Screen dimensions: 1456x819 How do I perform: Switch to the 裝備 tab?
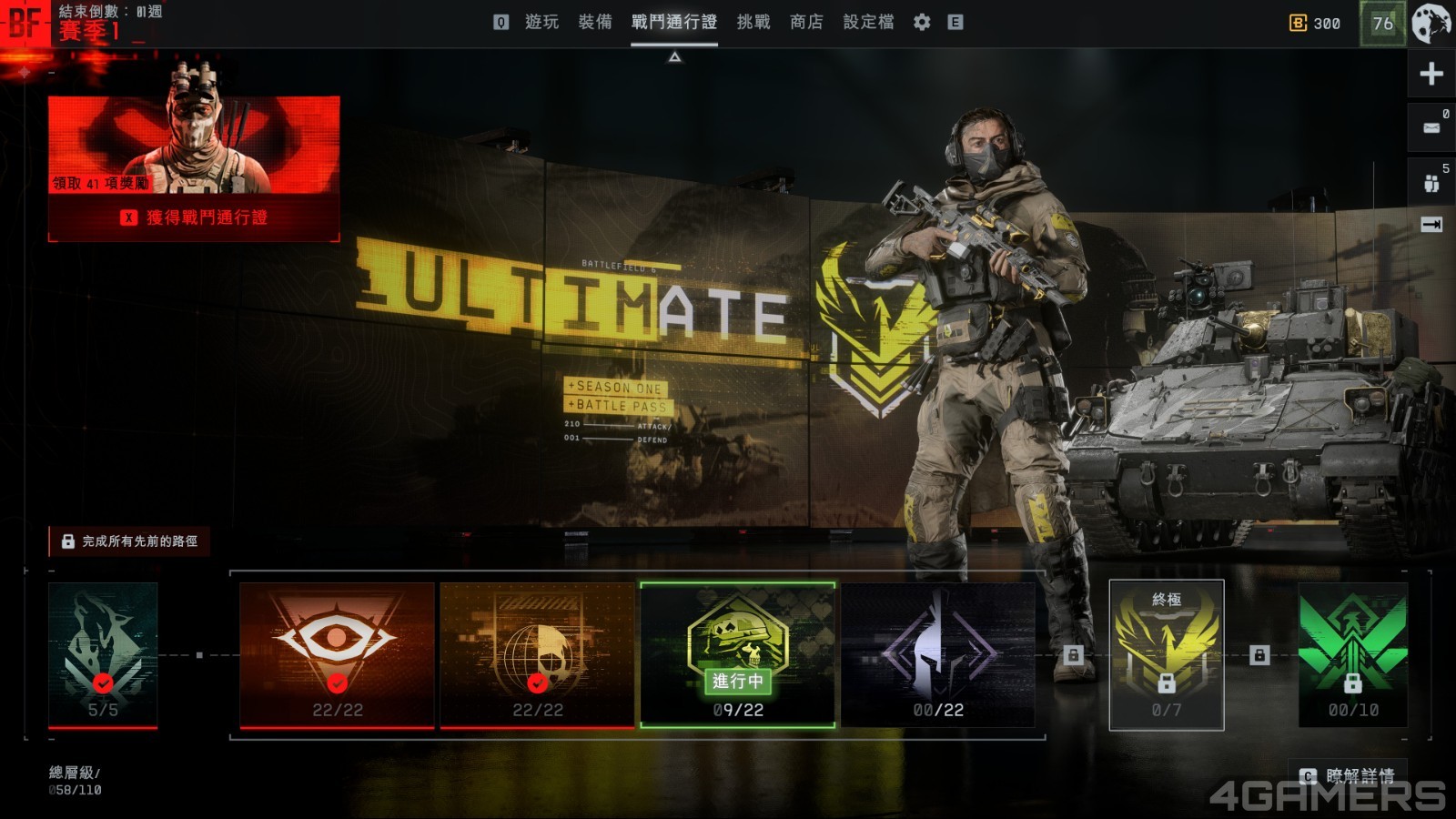[x=595, y=22]
